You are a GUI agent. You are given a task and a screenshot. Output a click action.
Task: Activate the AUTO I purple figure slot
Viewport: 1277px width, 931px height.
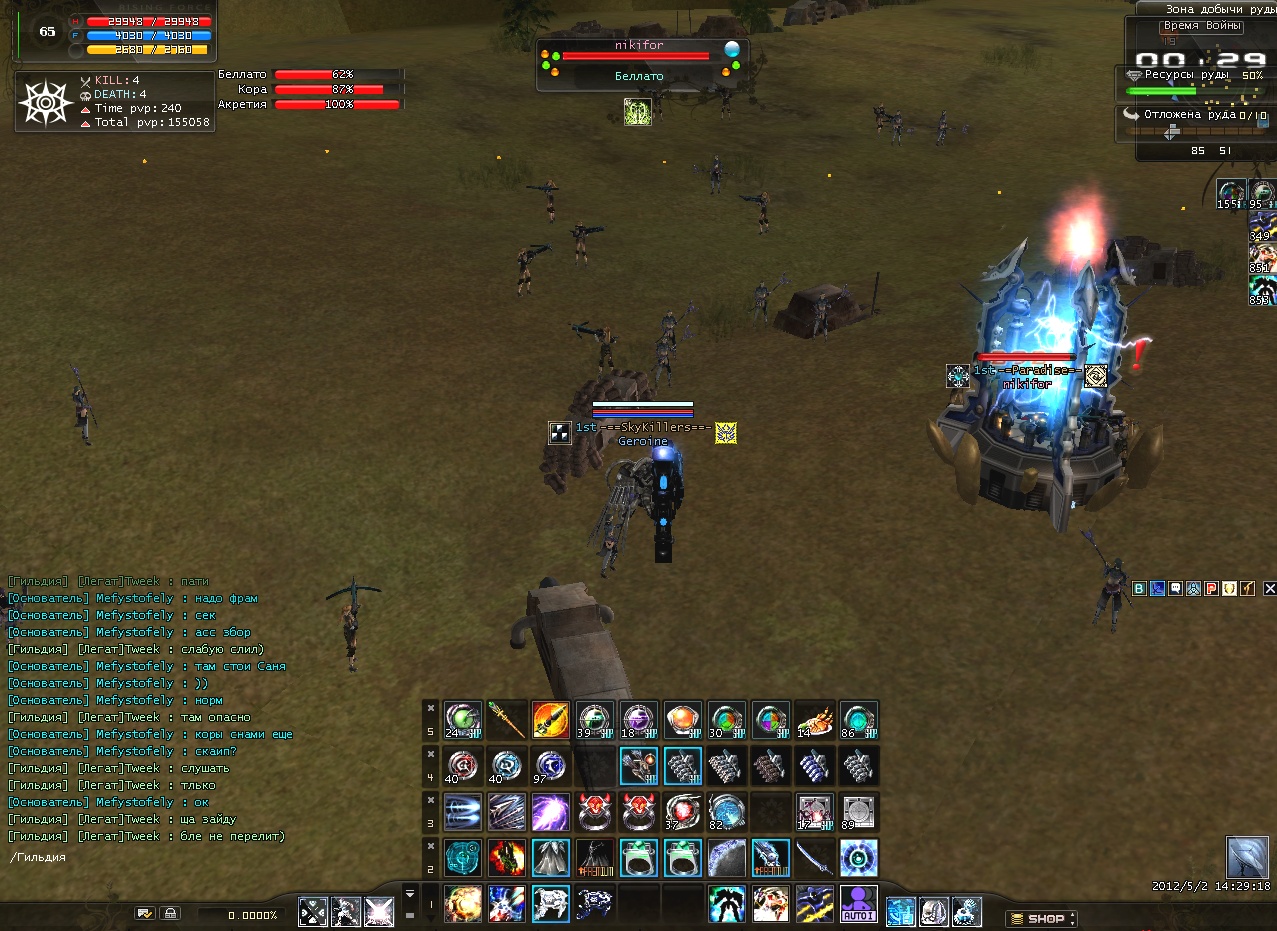point(858,903)
